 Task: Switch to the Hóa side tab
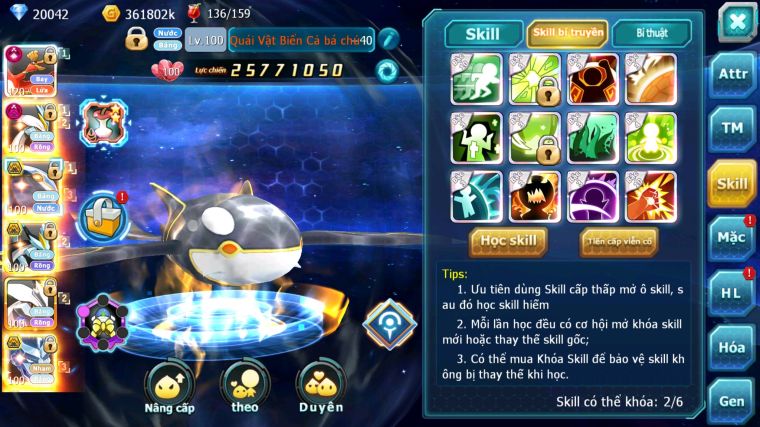point(732,347)
